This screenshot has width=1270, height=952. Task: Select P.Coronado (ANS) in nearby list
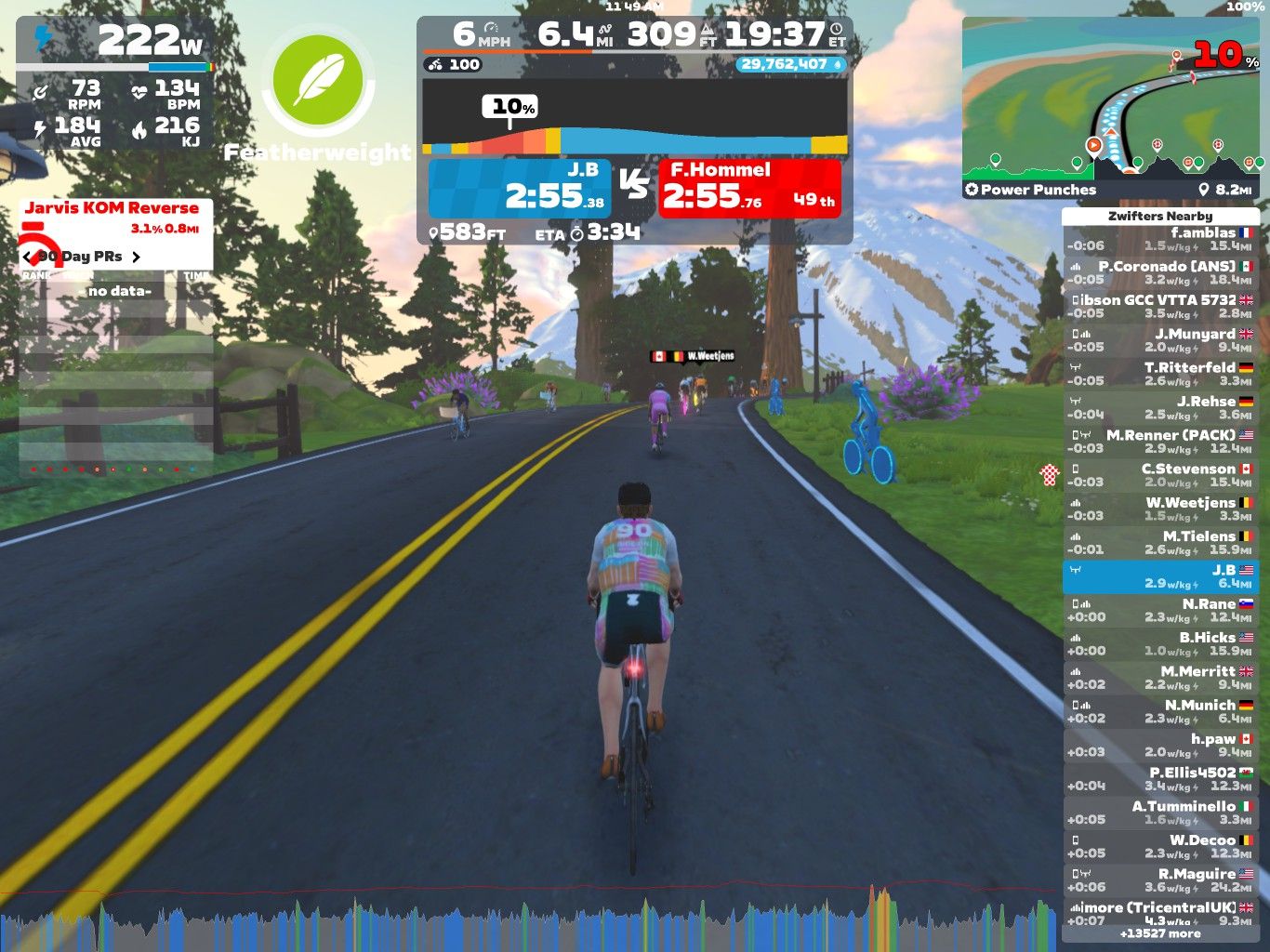pyautogui.click(x=1159, y=273)
